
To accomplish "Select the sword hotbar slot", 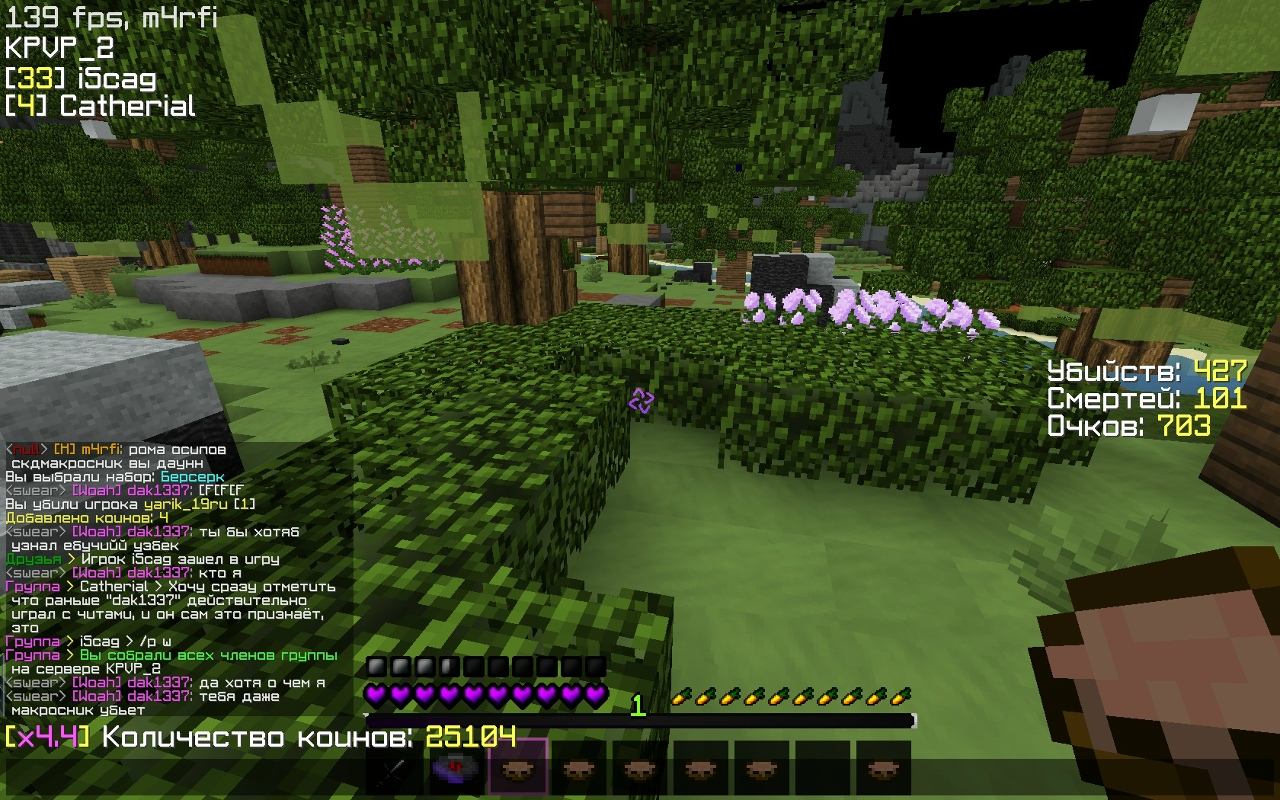I will coord(395,768).
